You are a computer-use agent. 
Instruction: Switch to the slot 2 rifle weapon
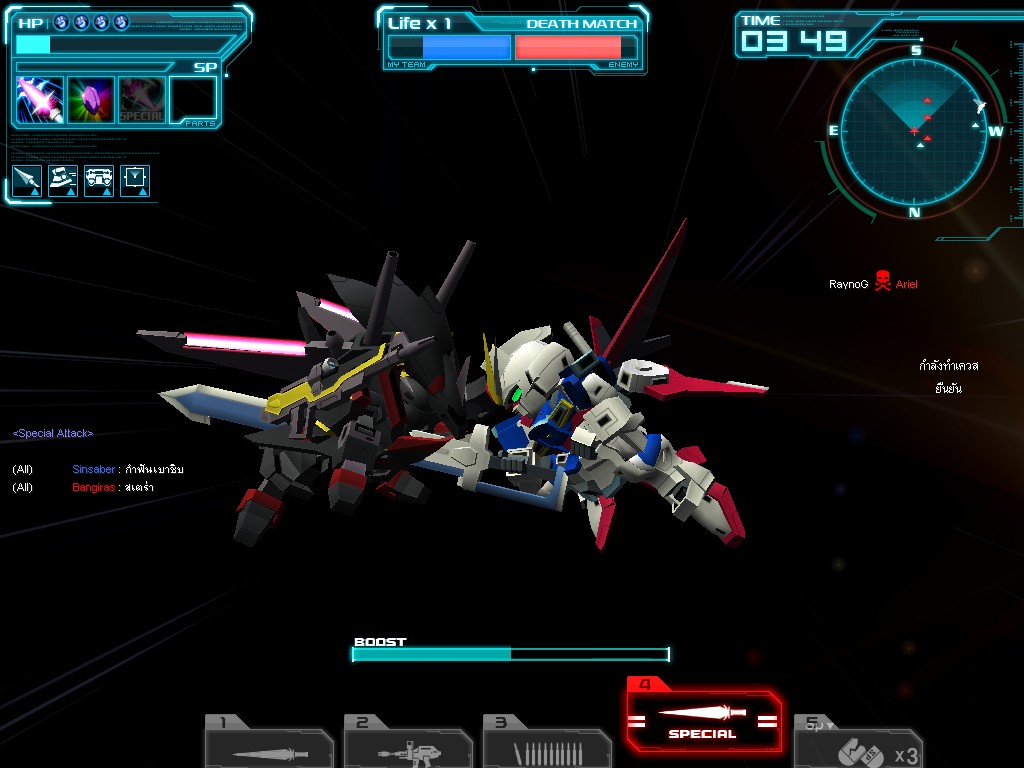(x=407, y=744)
